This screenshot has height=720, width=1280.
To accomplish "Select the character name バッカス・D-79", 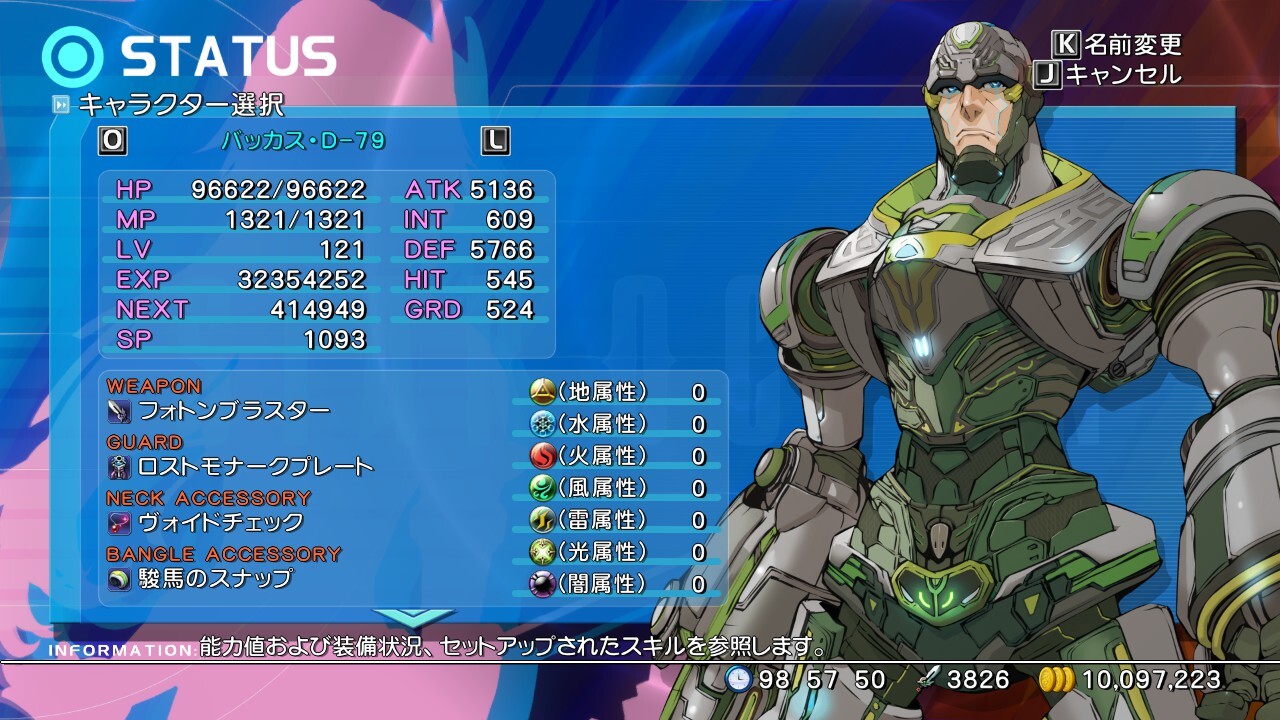I will coord(303,141).
